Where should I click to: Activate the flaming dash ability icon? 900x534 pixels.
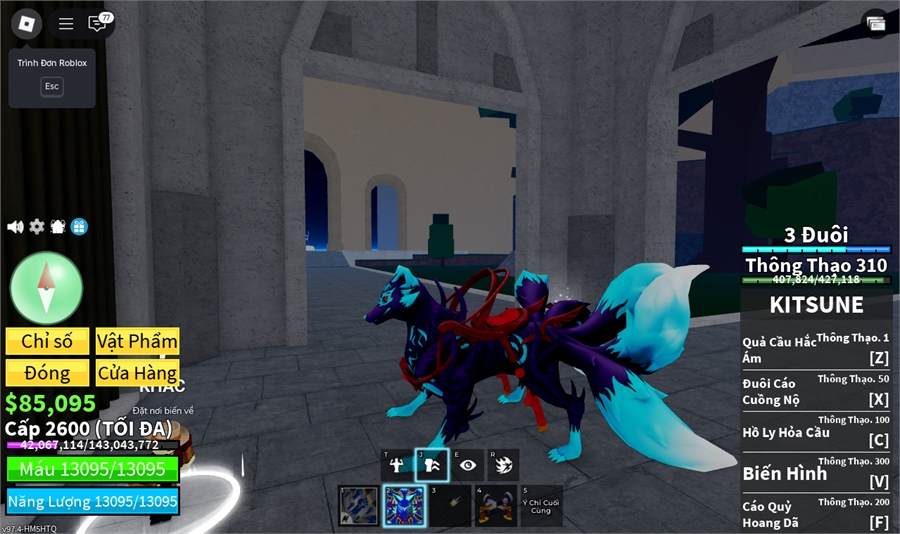[x=502, y=465]
